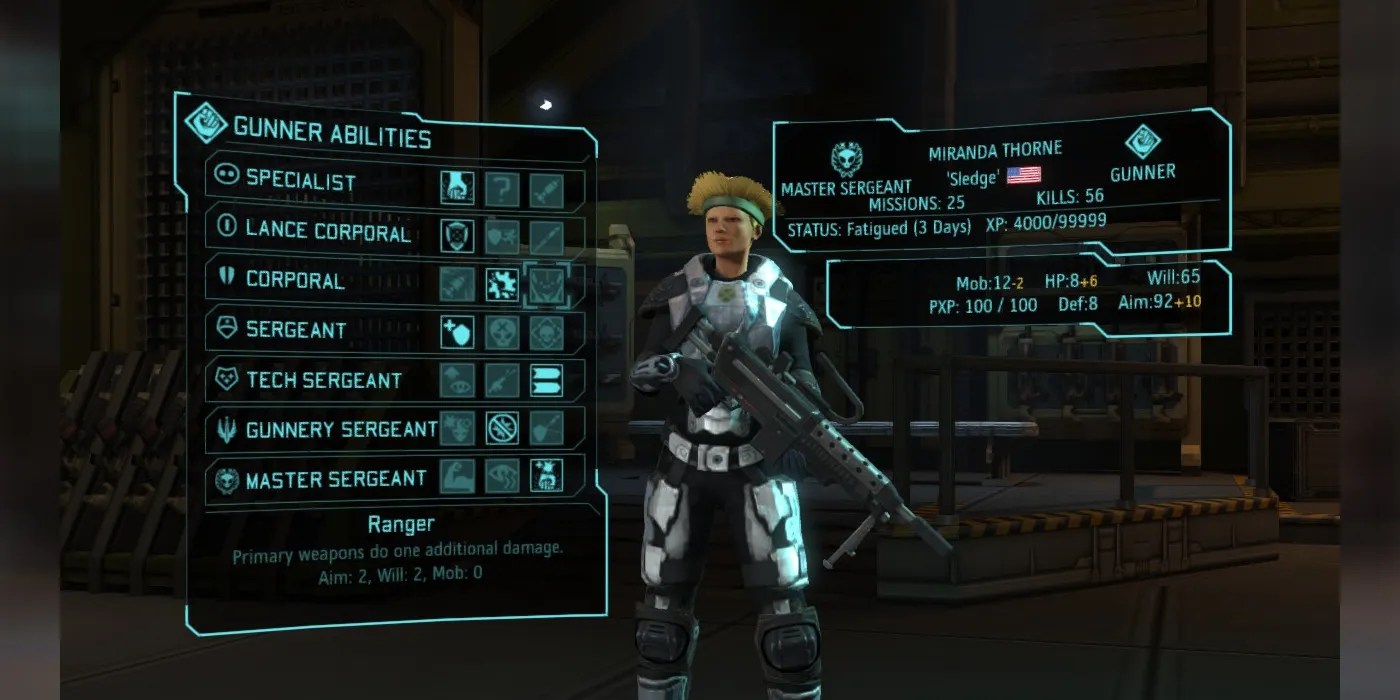This screenshot has height=700, width=1400.
Task: Choose the double-arrow ability for Tech Sergeant
Action: pyautogui.click(x=547, y=380)
